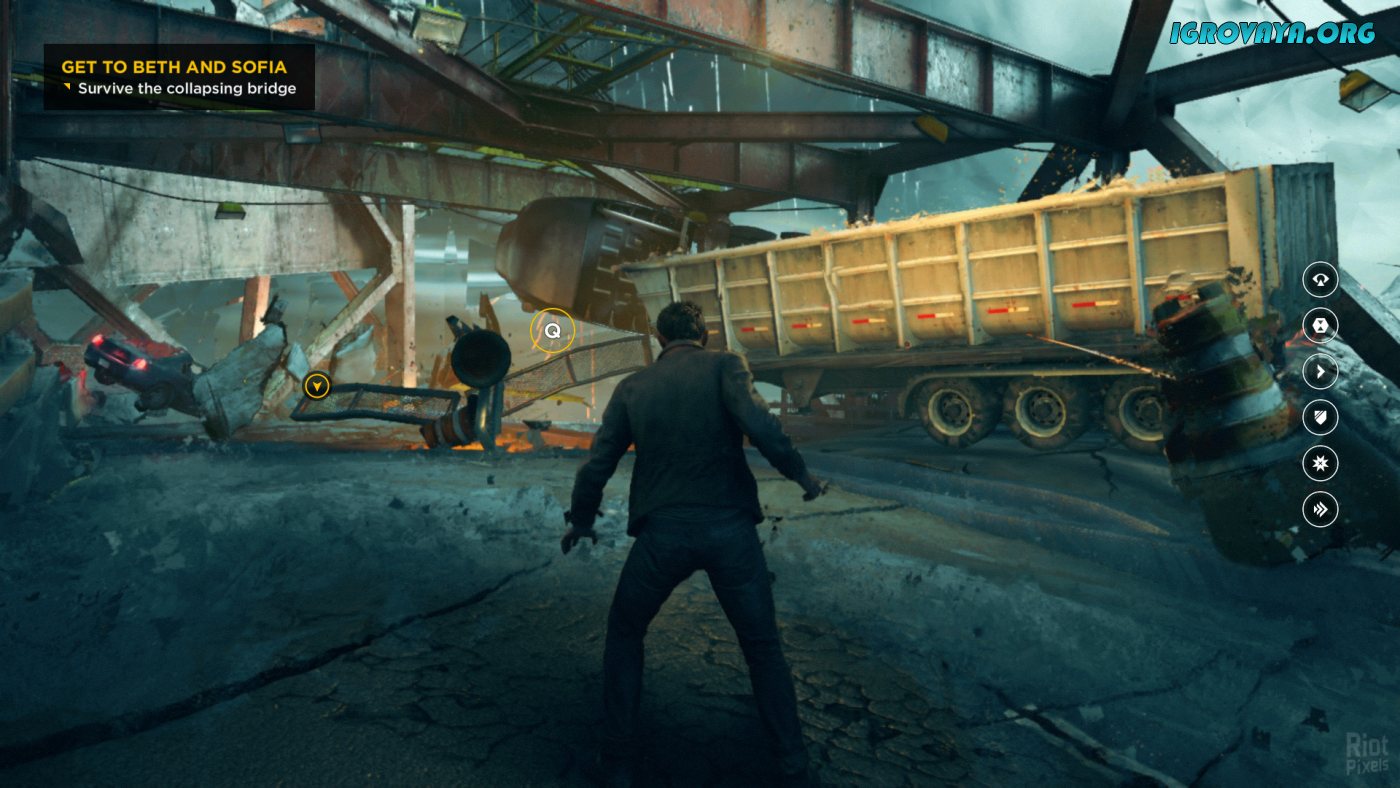Image resolution: width=1400 pixels, height=788 pixels.
Task: Activate the Time Shield ability icon
Action: tap(1320, 418)
